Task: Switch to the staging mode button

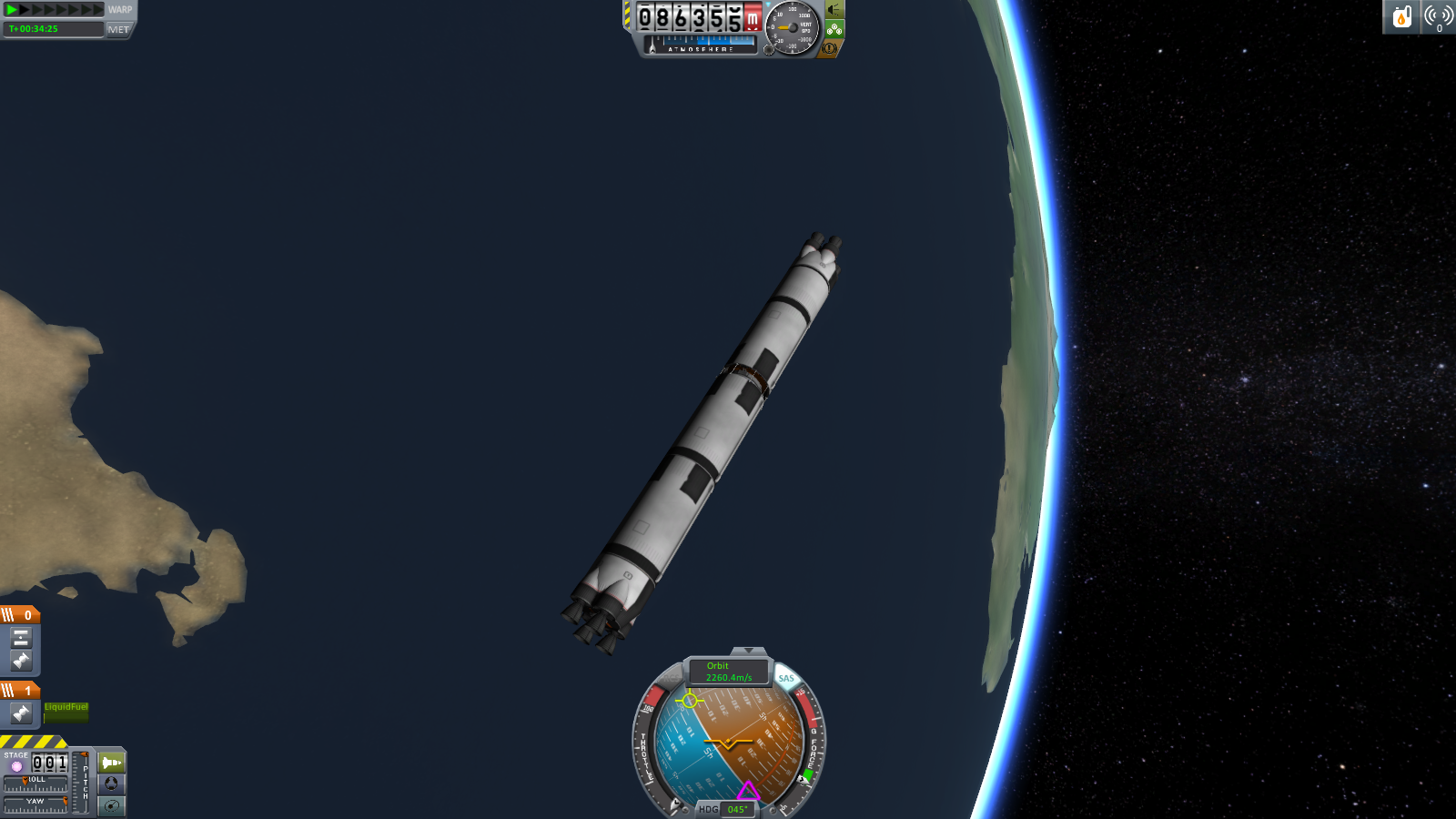Action: click(x=111, y=763)
